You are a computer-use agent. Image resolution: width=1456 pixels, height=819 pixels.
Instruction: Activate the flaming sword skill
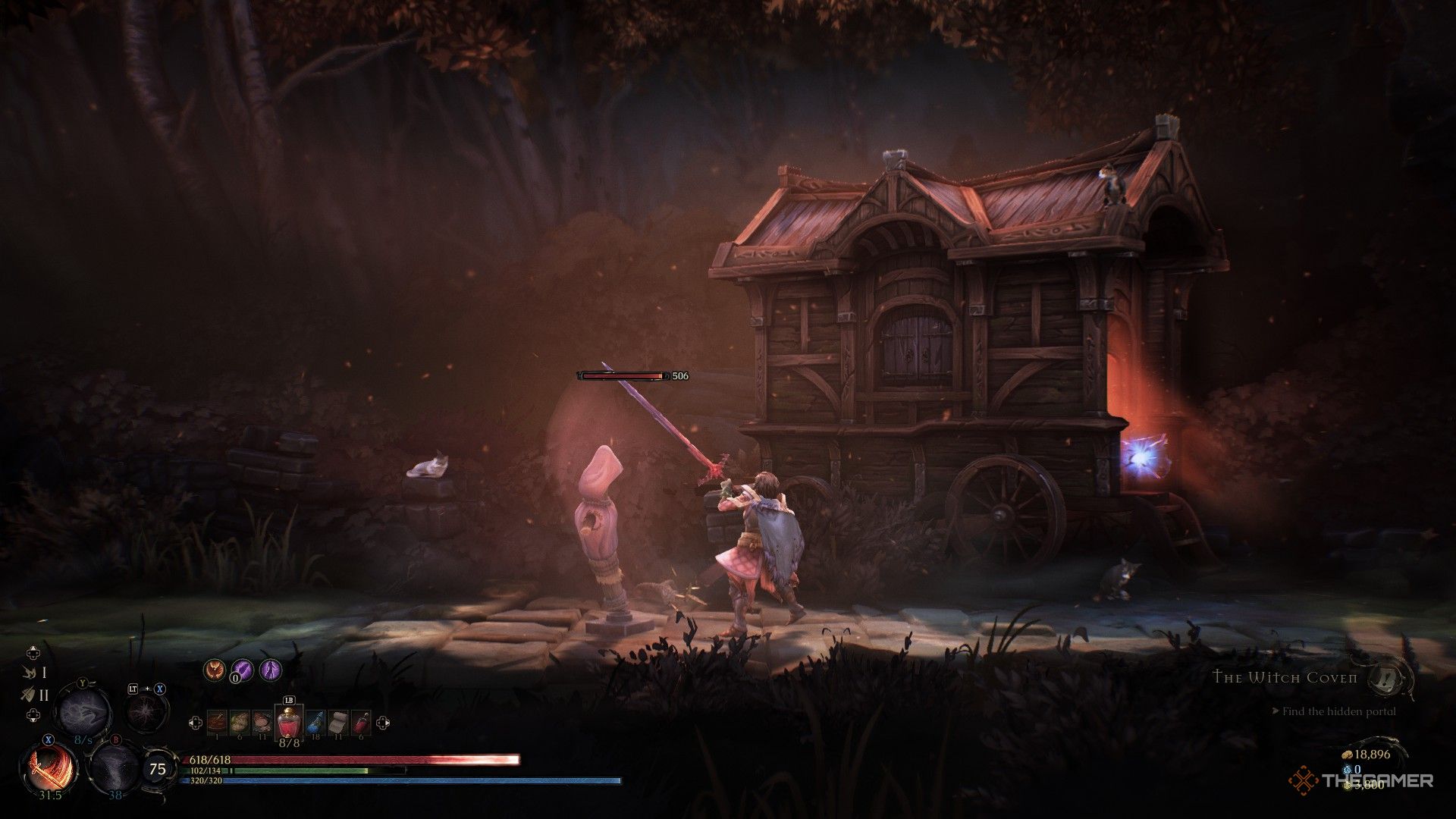pyautogui.click(x=47, y=767)
